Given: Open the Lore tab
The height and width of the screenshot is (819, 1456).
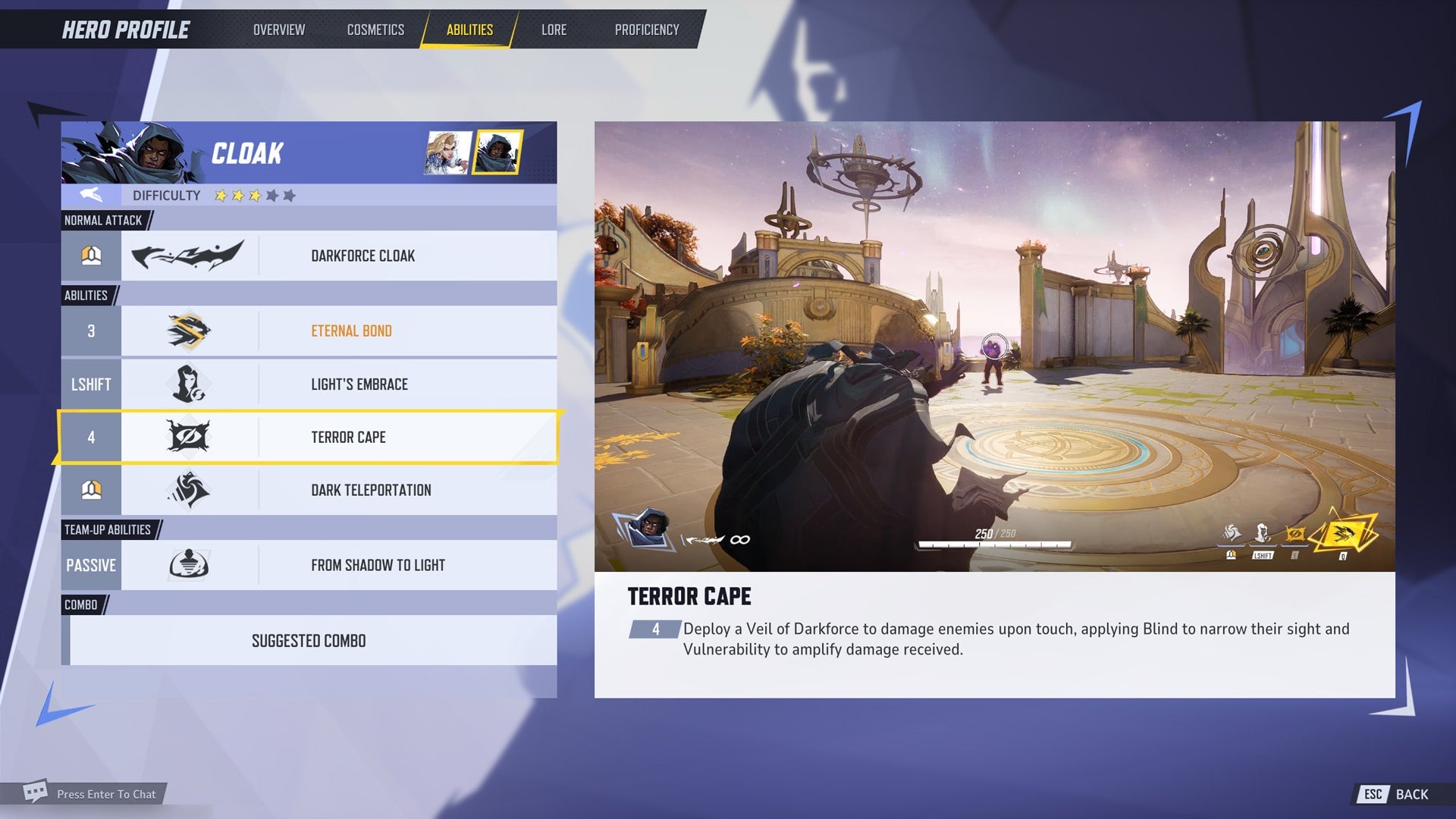Looking at the screenshot, I should [x=554, y=30].
